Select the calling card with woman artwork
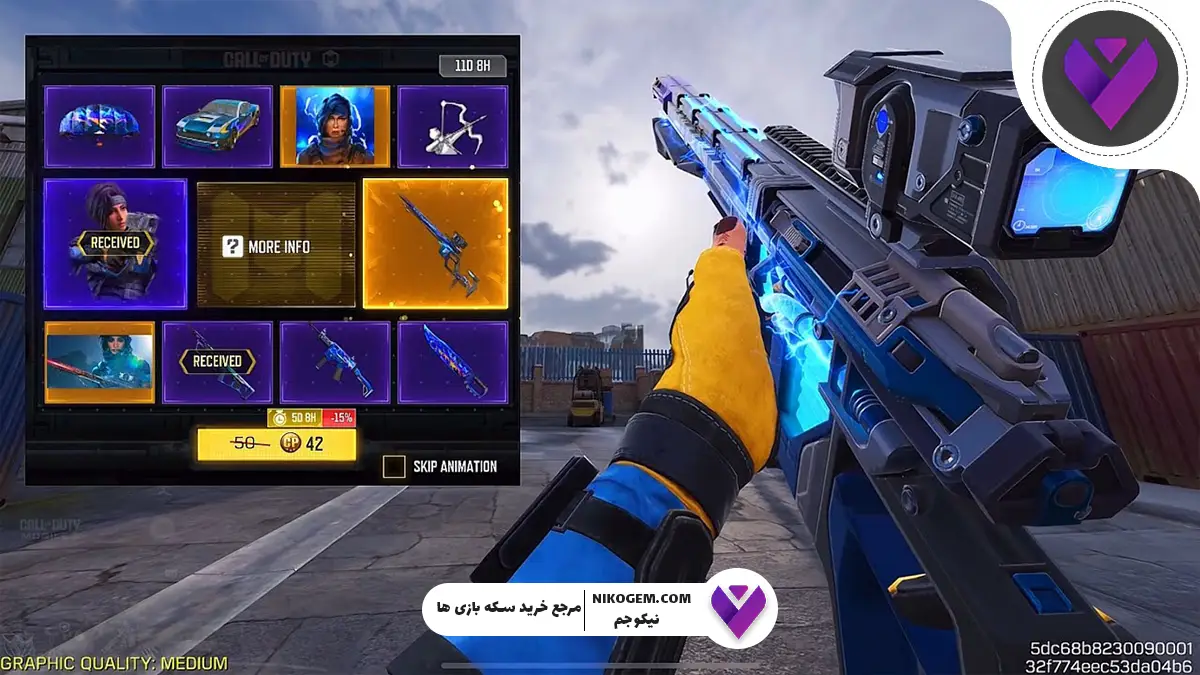 pyautogui.click(x=100, y=362)
